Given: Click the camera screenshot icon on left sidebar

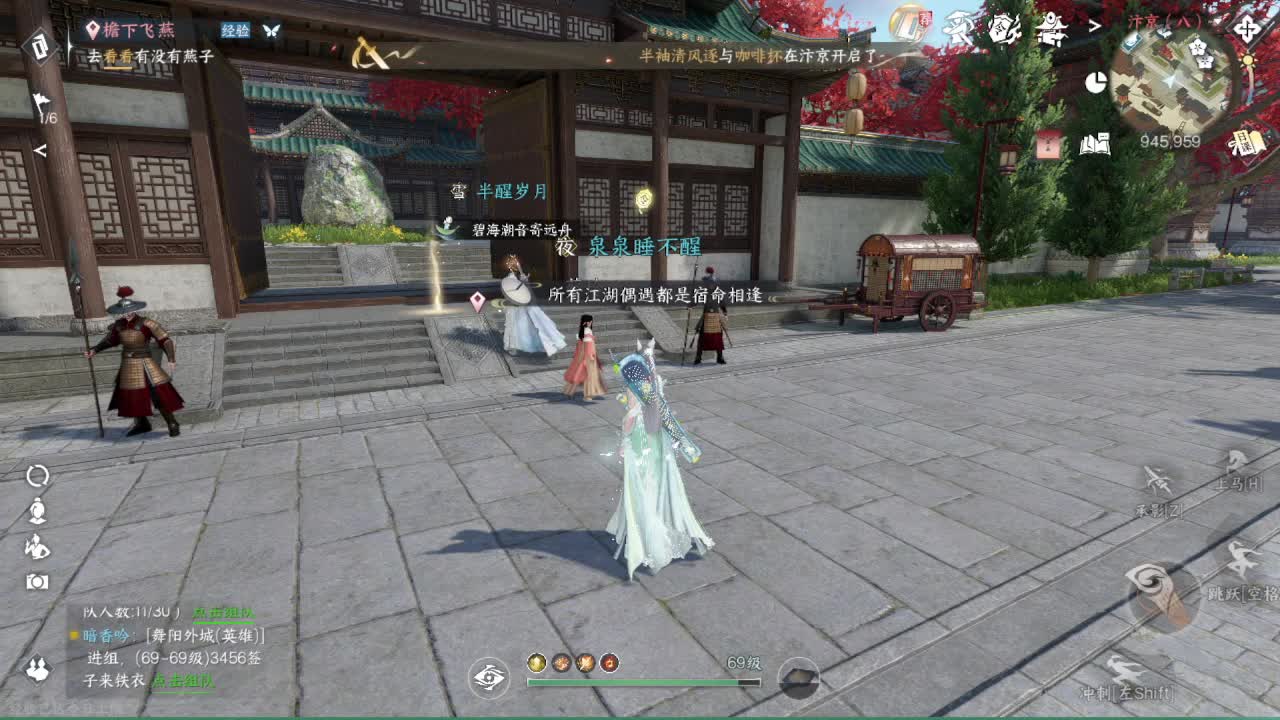Looking at the screenshot, I should pos(37,581).
